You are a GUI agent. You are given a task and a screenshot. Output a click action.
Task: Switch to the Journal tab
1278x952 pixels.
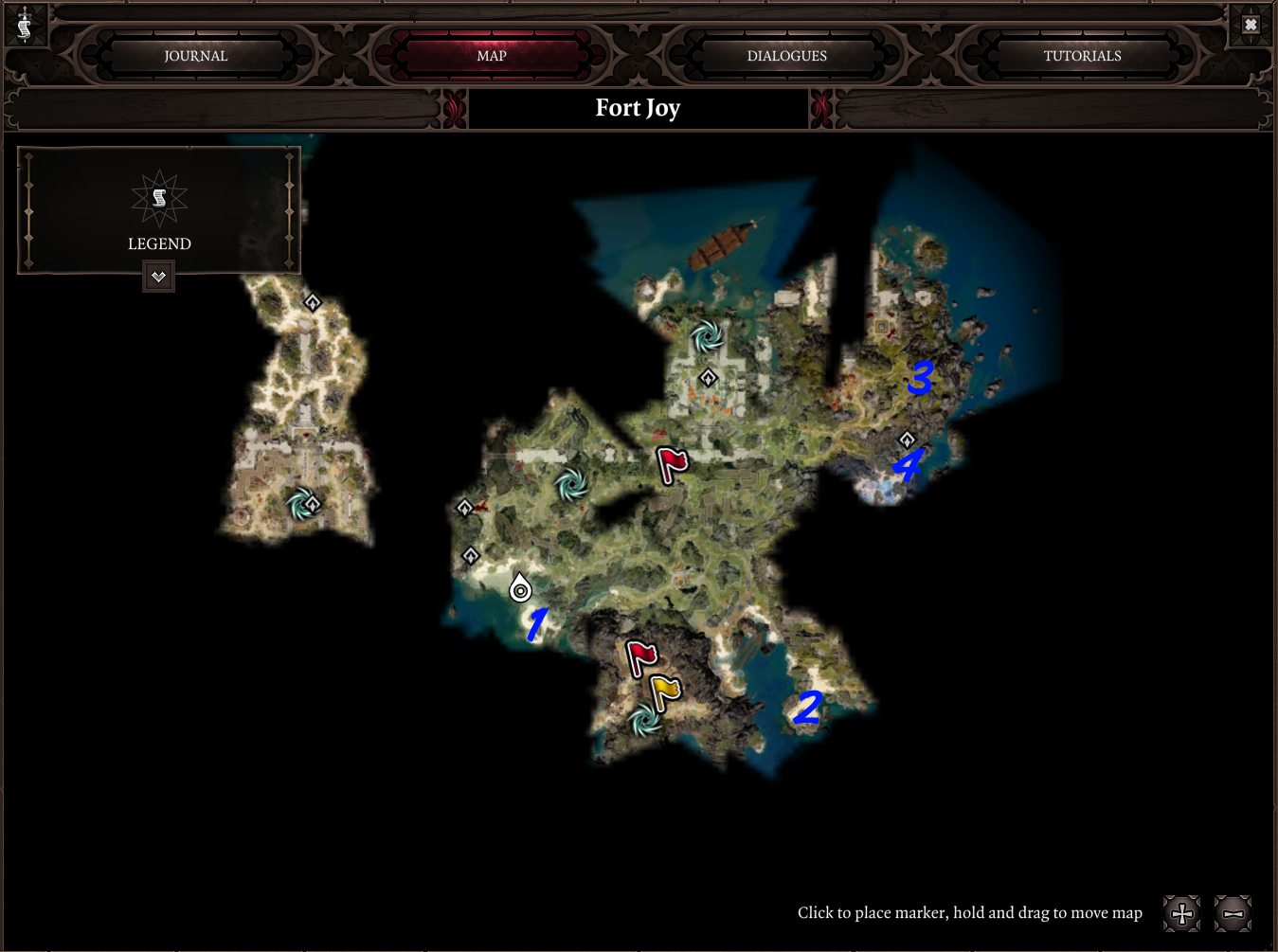pyautogui.click(x=196, y=56)
